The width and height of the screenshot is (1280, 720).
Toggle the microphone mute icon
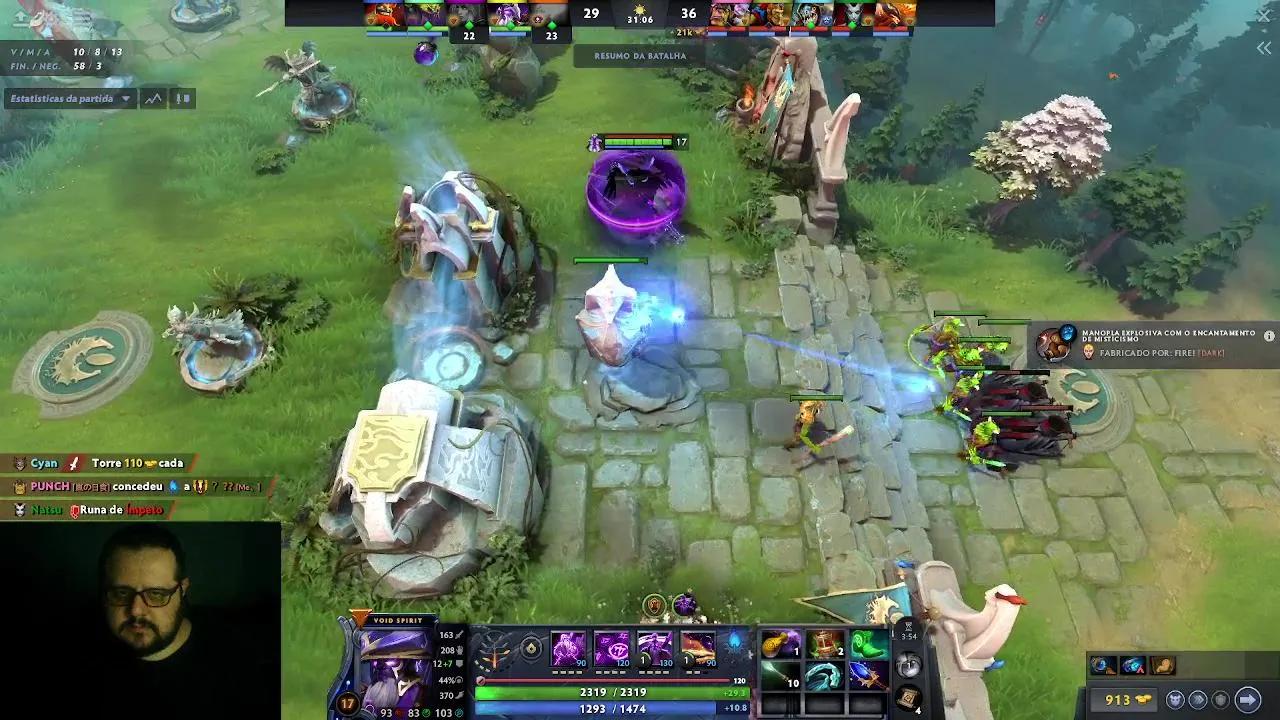176,99
